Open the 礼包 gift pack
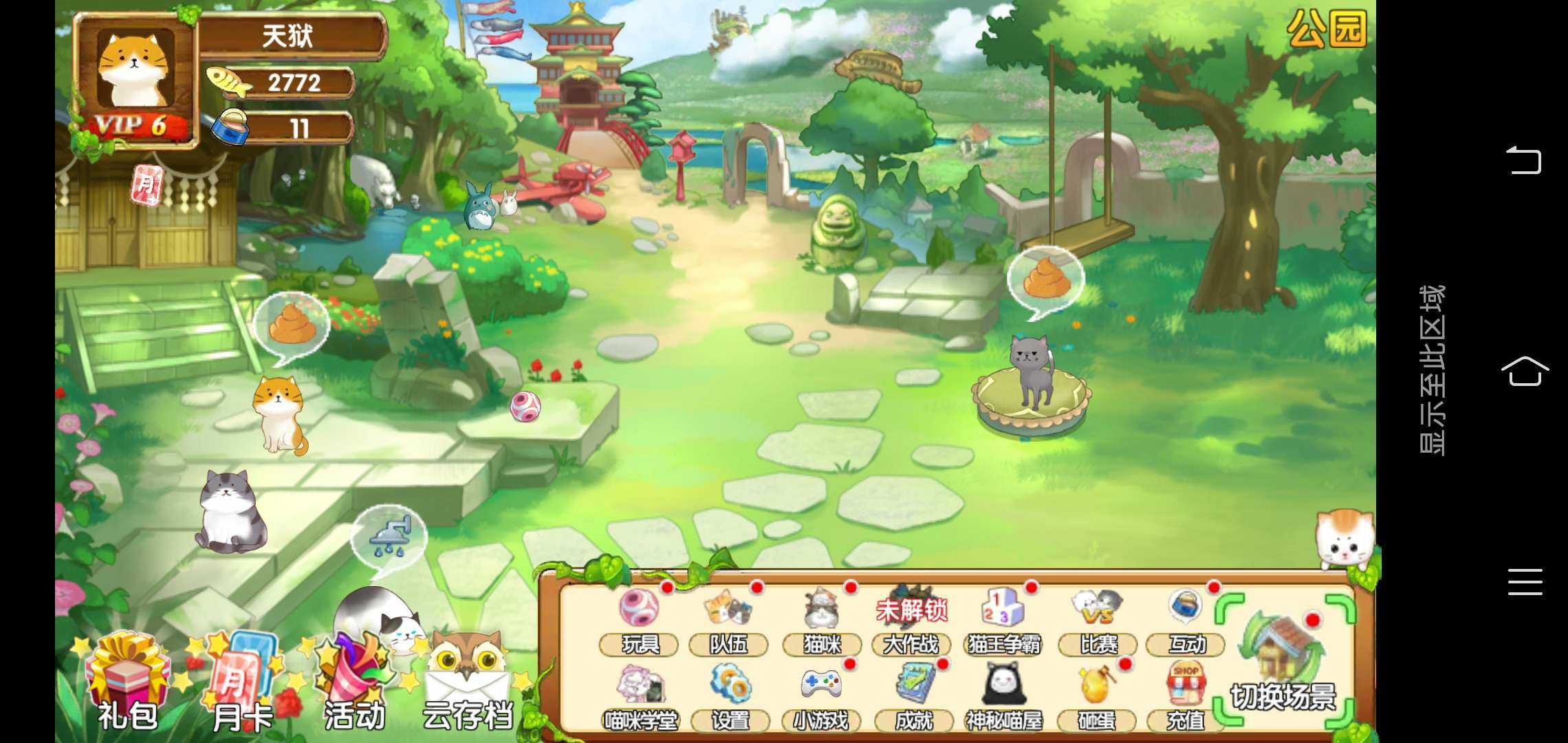1568x743 pixels. (127, 685)
